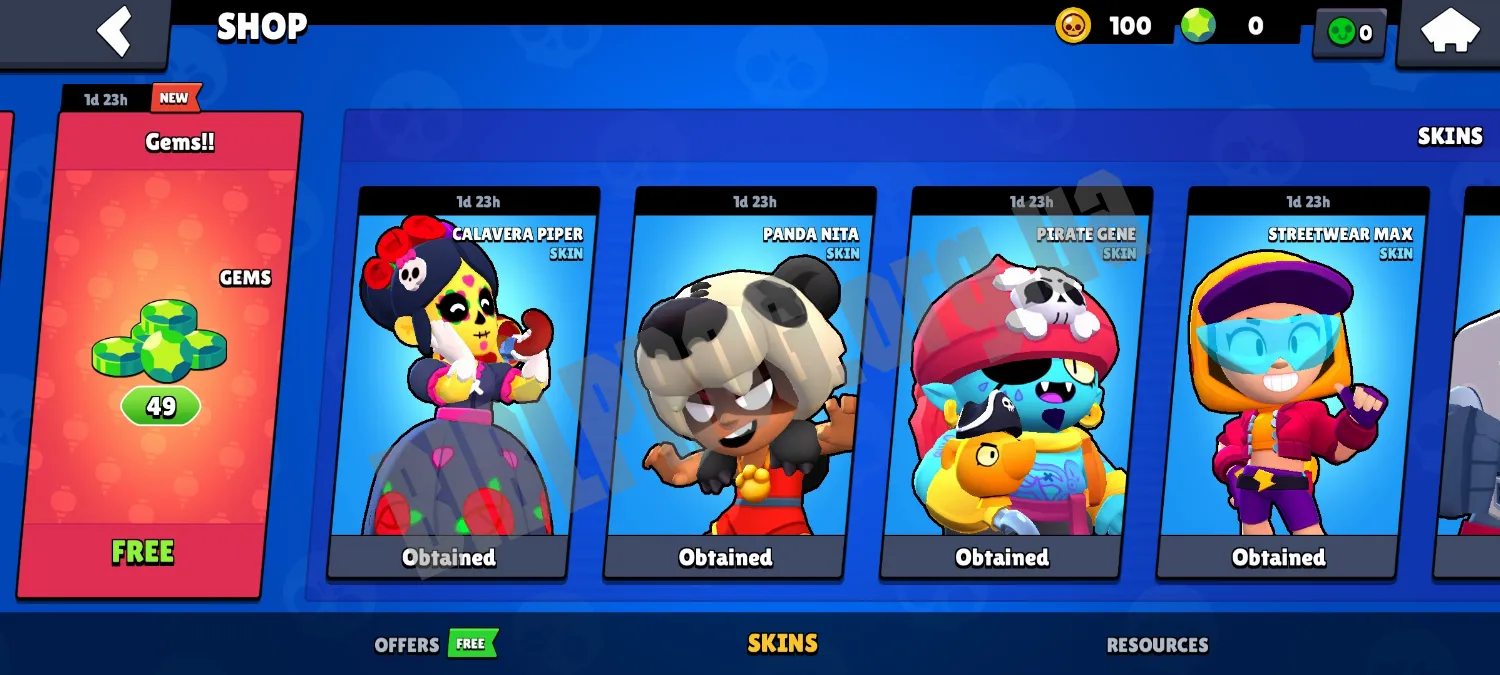Open the green skull star points counter
1500x675 pixels.
tap(1349, 33)
